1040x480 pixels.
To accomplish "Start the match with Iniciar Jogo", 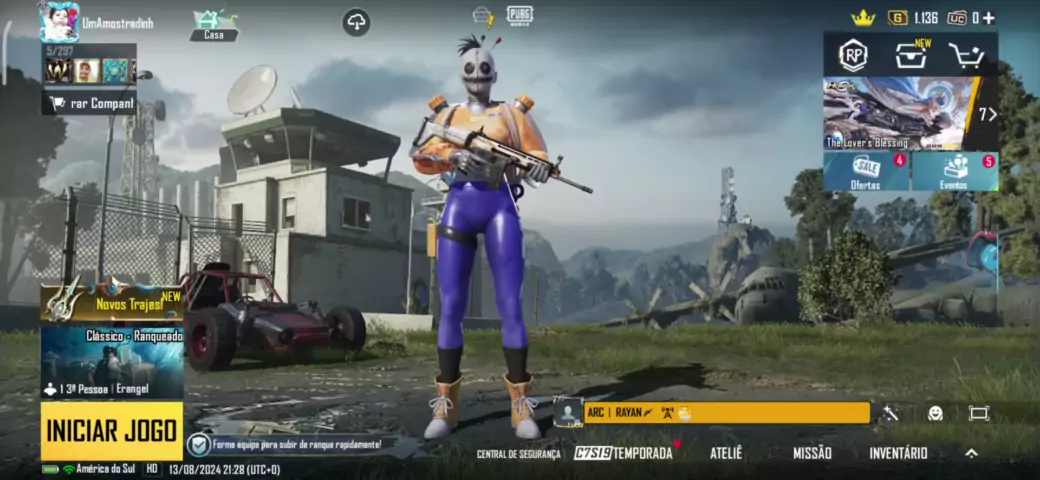I will point(112,431).
